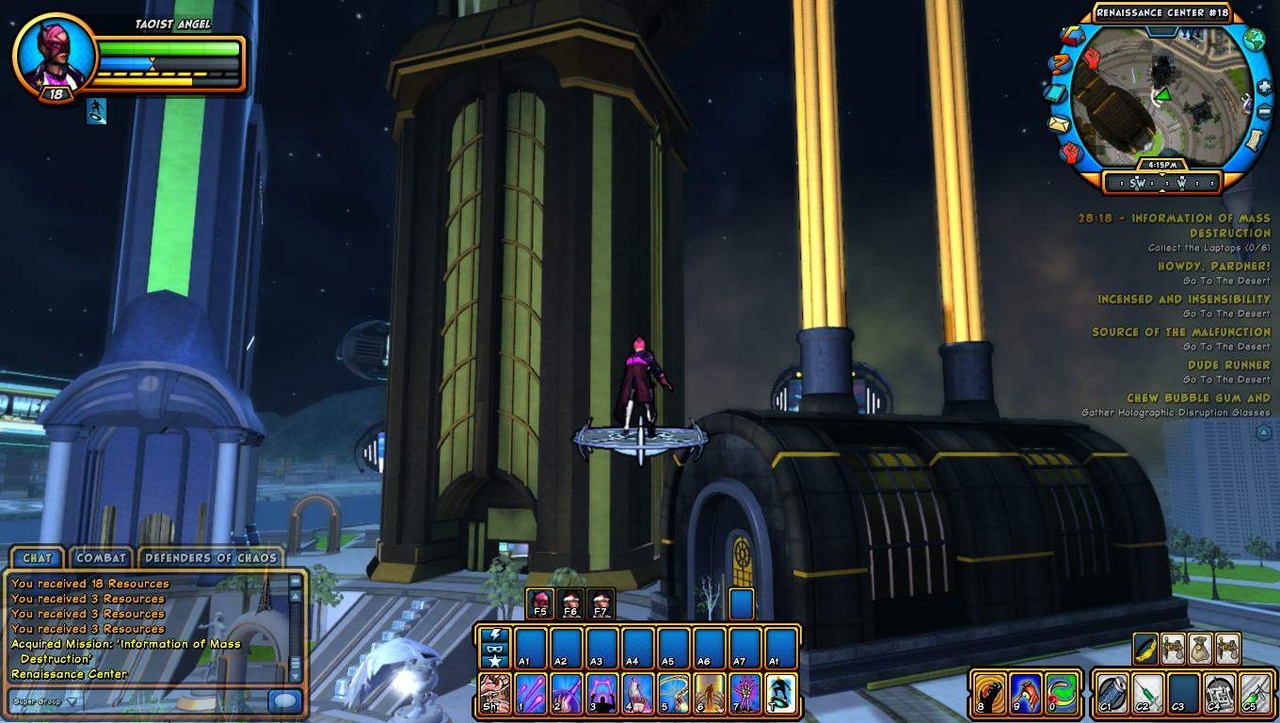Select the F5 pink-haired costume slot
Screen dimensions: 1280x723
tap(539, 603)
